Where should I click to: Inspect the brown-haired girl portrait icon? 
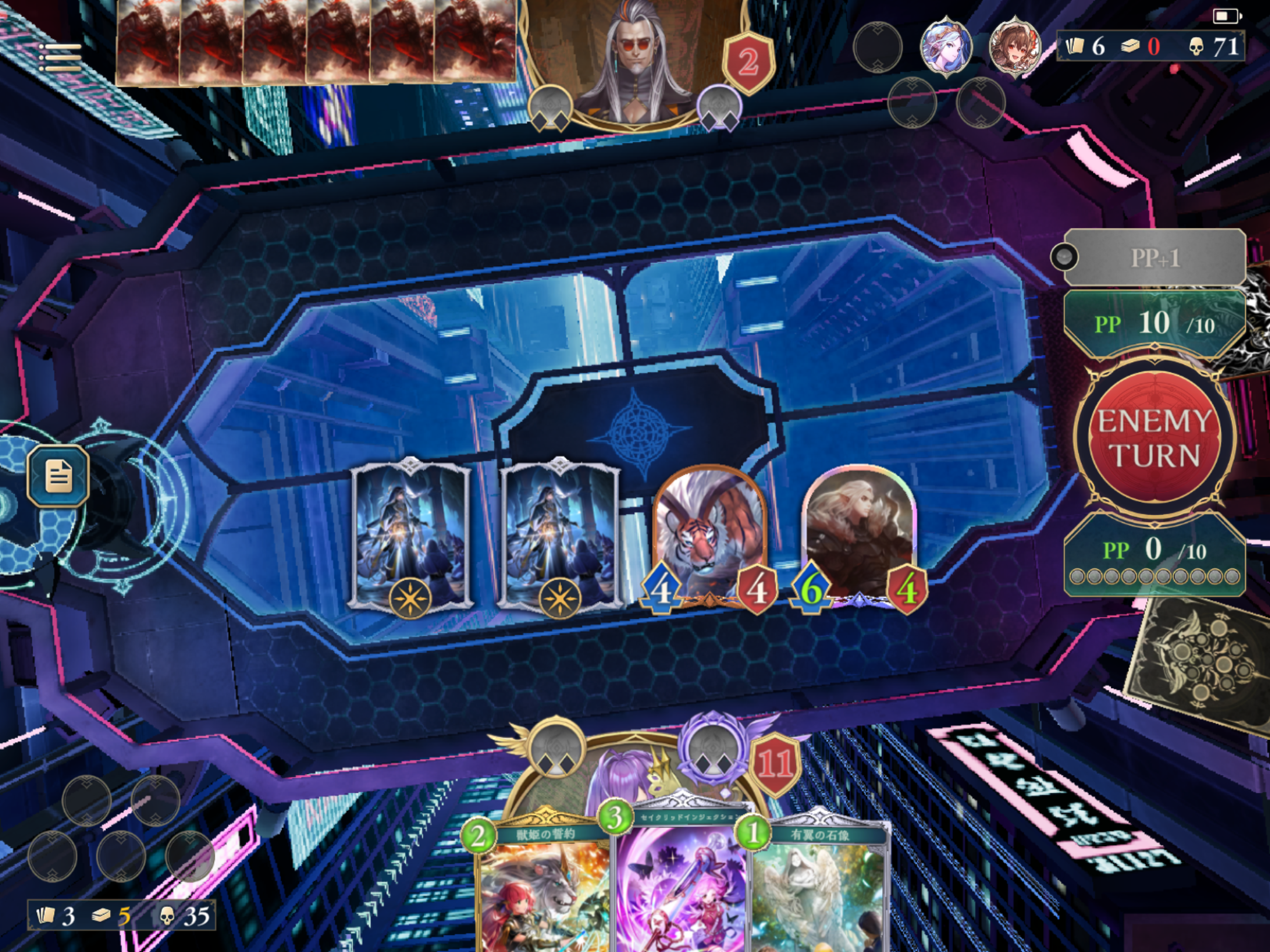(x=1014, y=47)
